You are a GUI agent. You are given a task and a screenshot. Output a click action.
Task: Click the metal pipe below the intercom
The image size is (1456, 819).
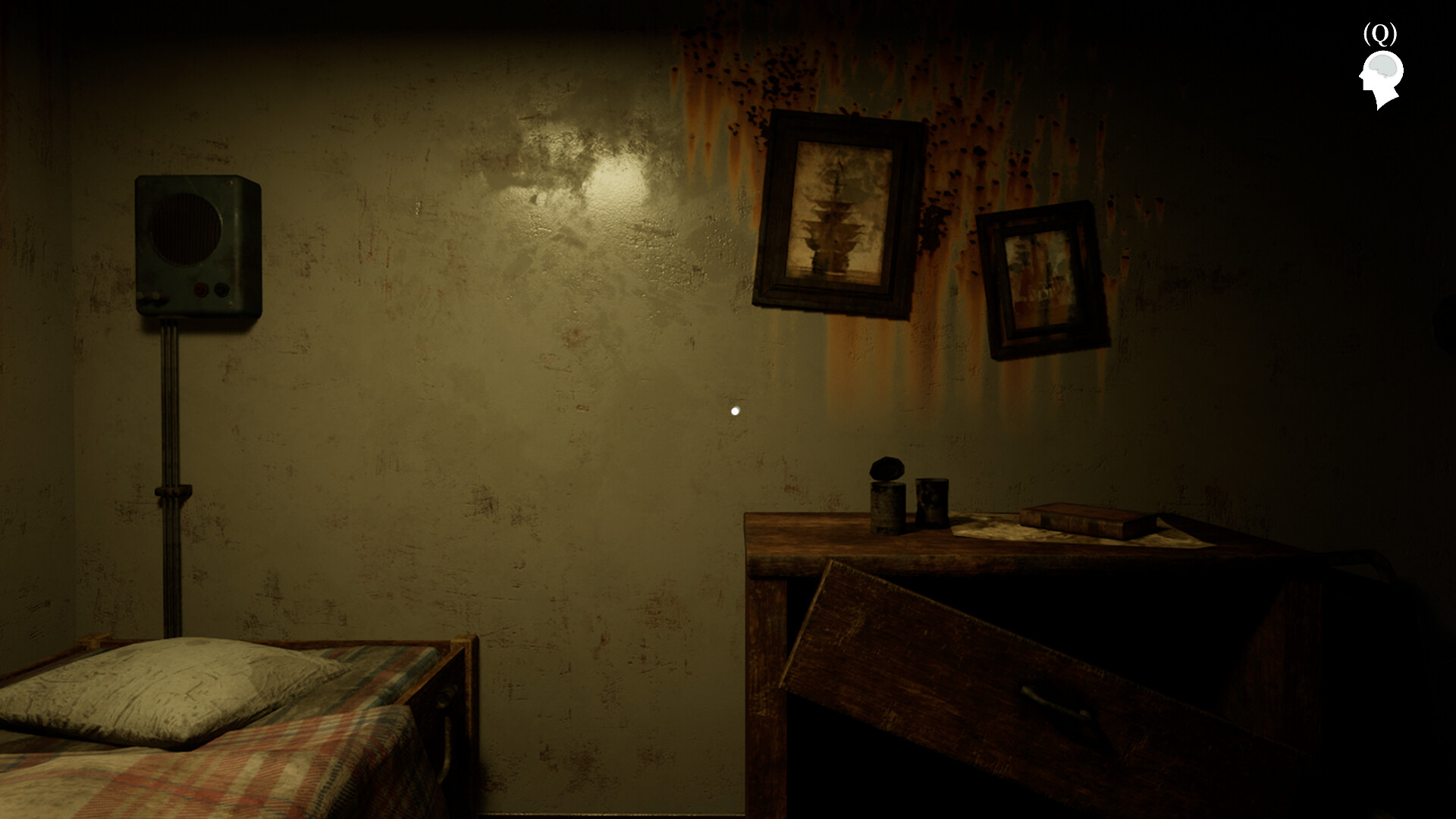[172, 455]
